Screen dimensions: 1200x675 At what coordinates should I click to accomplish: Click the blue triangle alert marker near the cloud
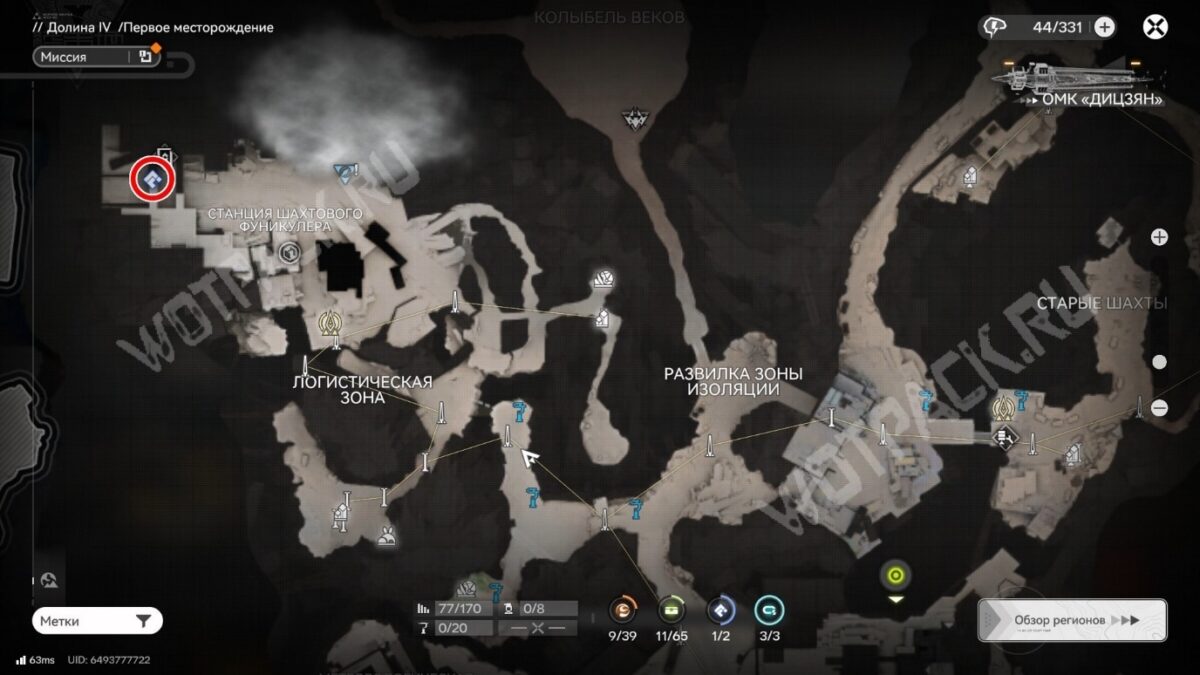[x=346, y=172]
